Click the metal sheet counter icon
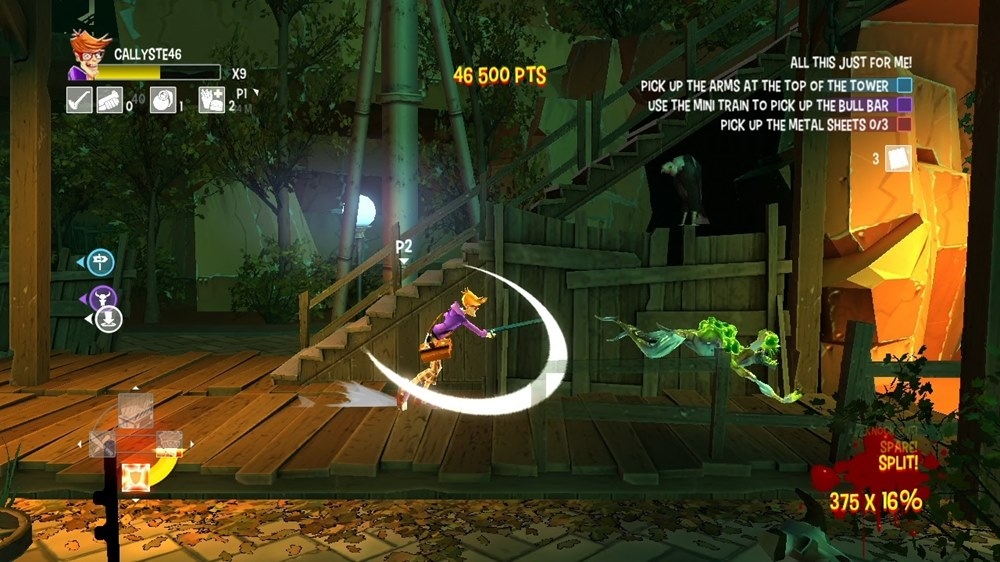Screen dimensions: 1000x562 coord(899,158)
